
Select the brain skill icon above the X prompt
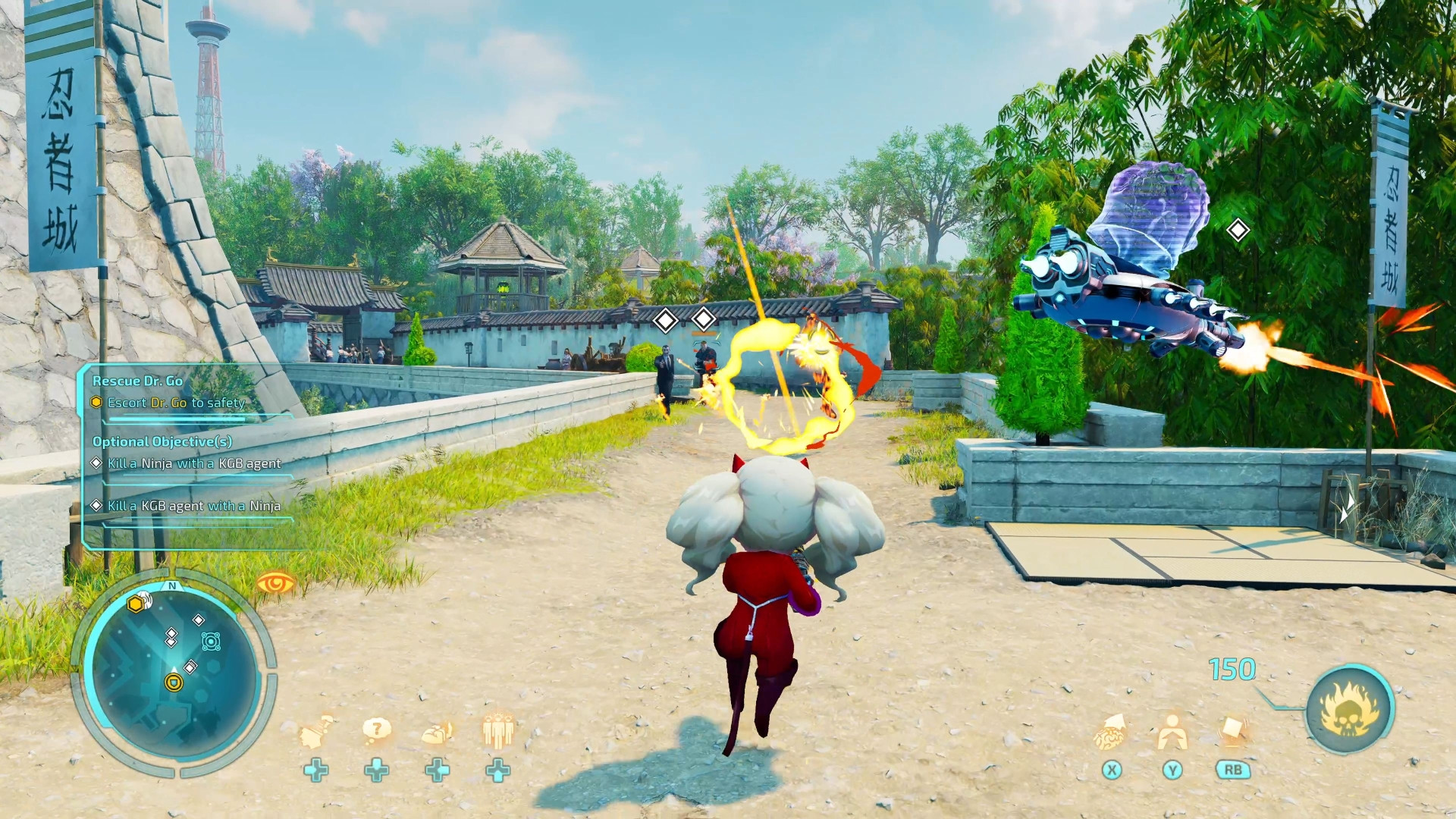(1109, 734)
